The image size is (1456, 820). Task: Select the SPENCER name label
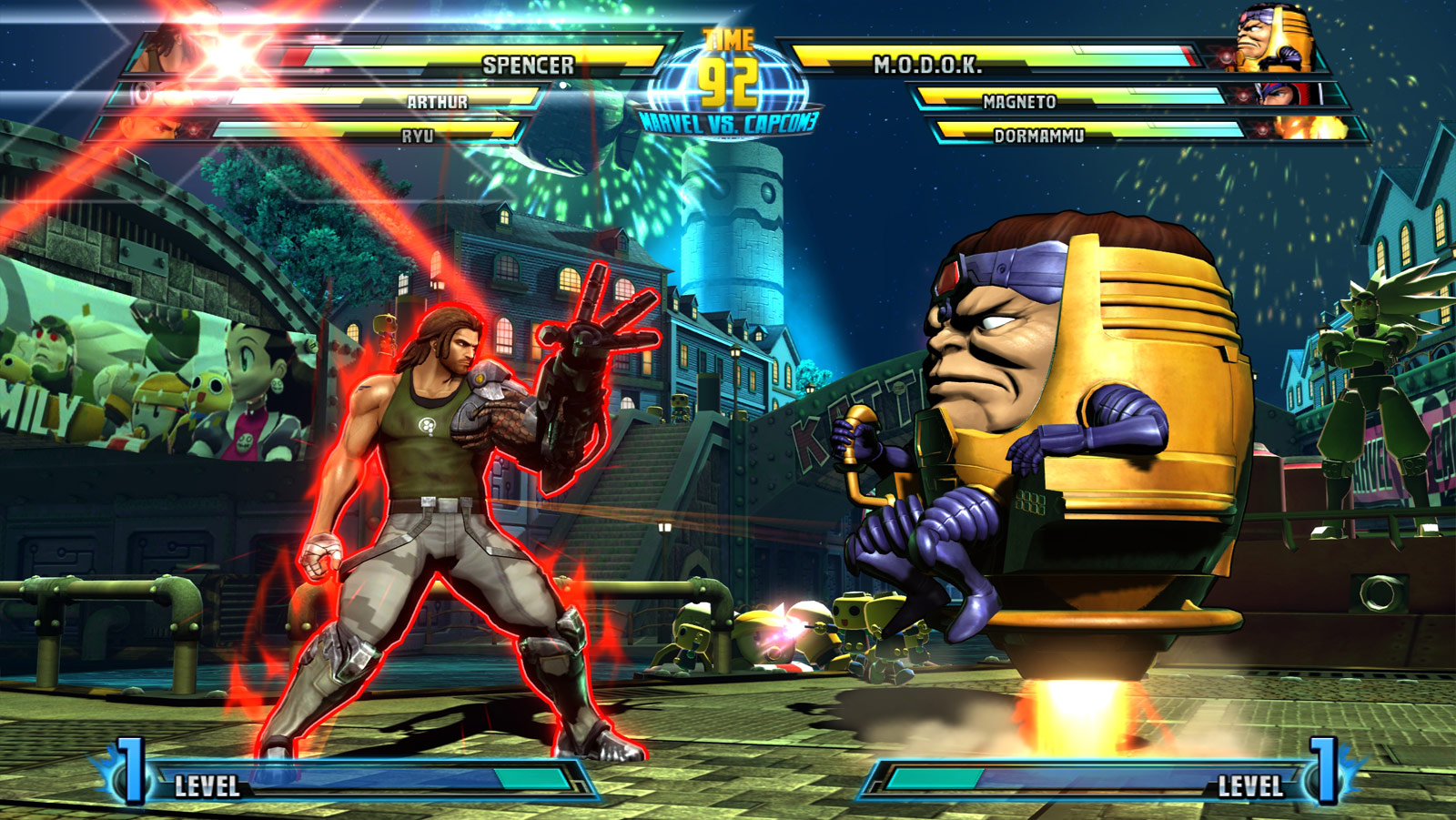tap(528, 64)
